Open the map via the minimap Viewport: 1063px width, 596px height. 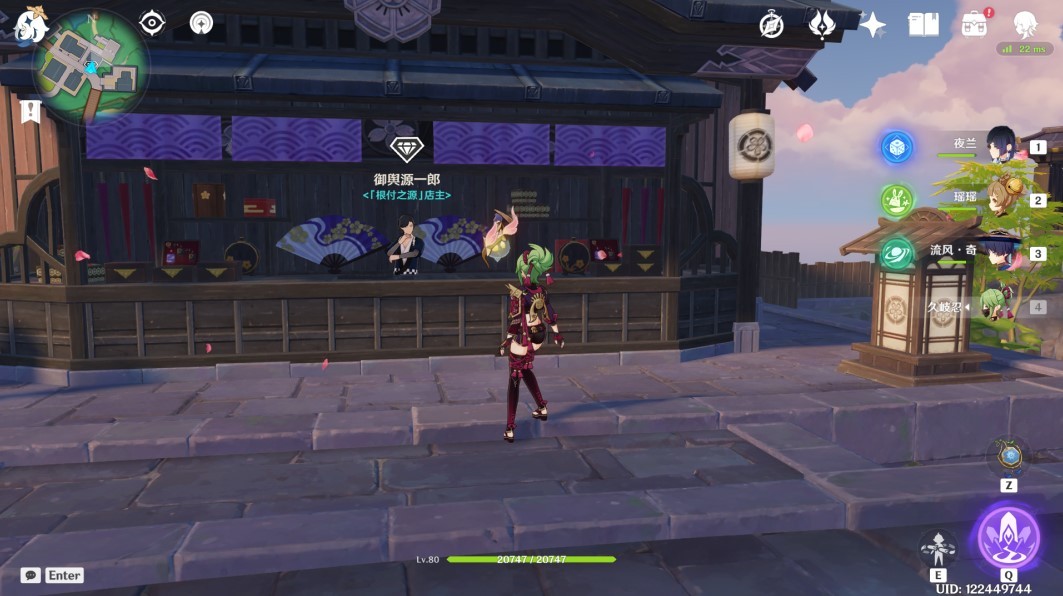[91, 69]
